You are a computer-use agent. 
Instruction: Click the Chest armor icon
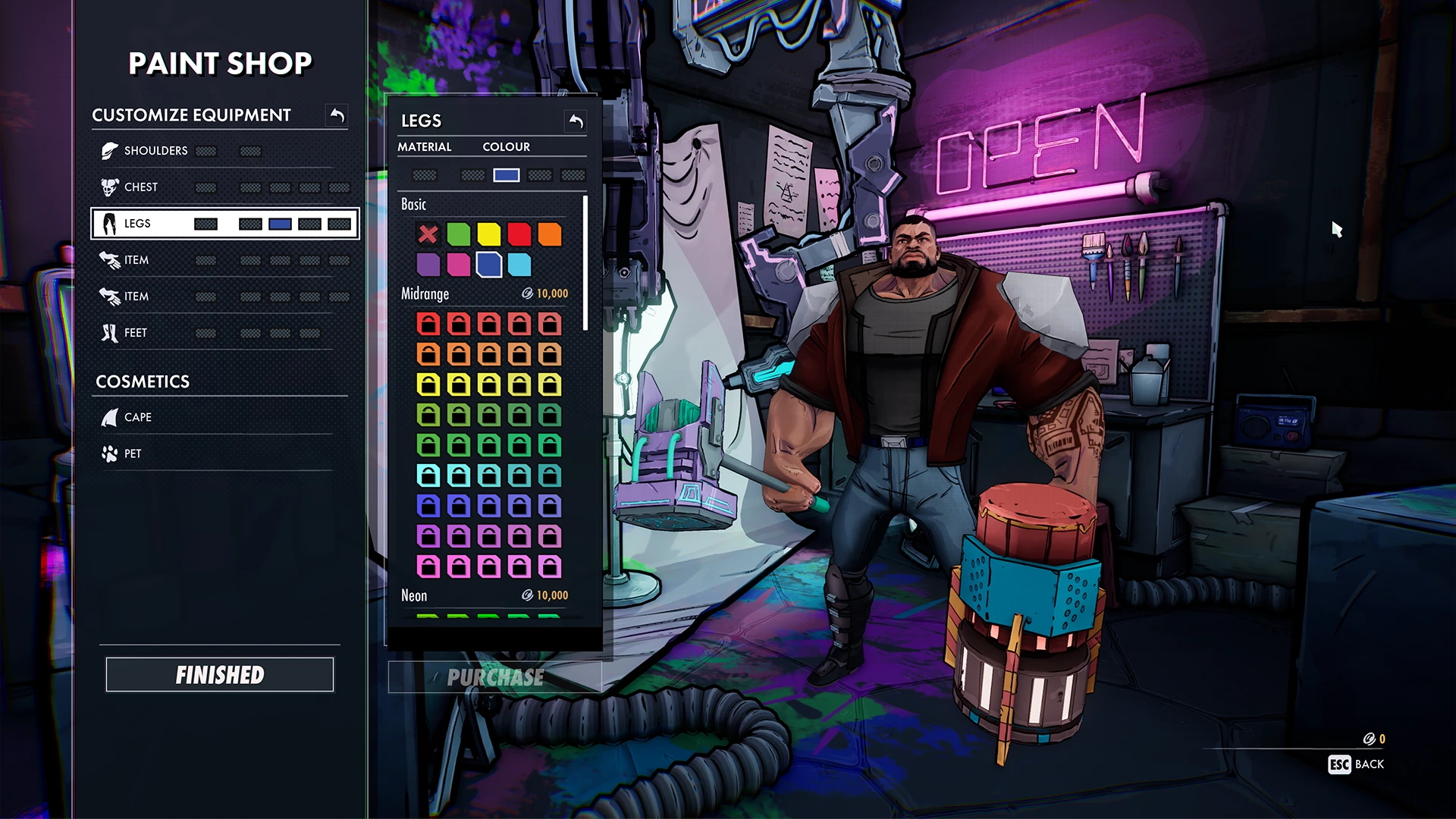[x=108, y=187]
